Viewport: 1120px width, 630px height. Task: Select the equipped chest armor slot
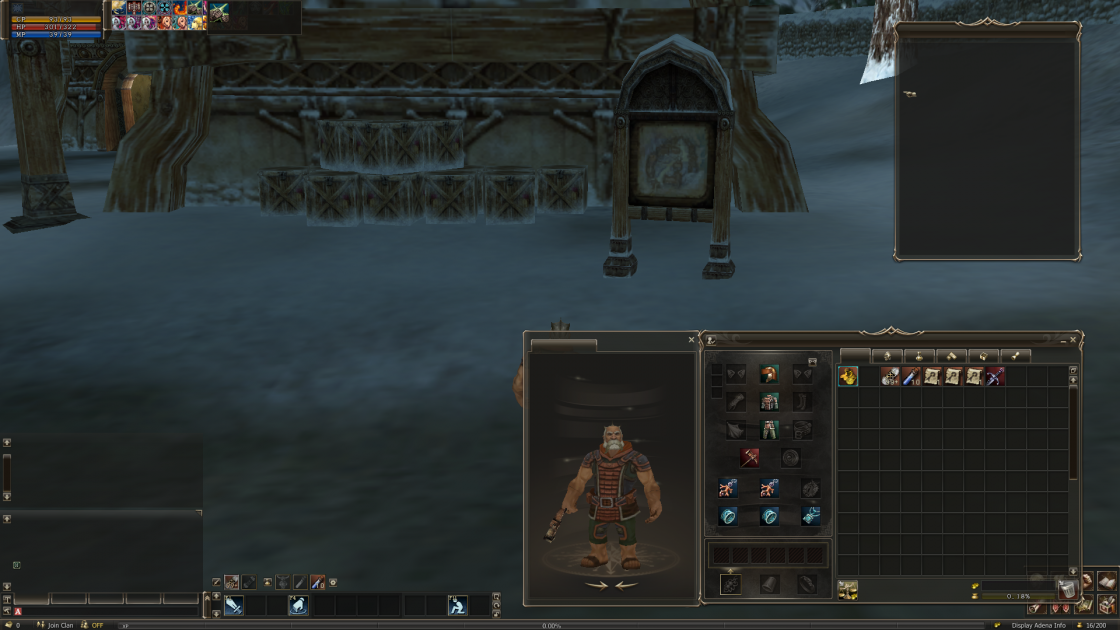769,402
